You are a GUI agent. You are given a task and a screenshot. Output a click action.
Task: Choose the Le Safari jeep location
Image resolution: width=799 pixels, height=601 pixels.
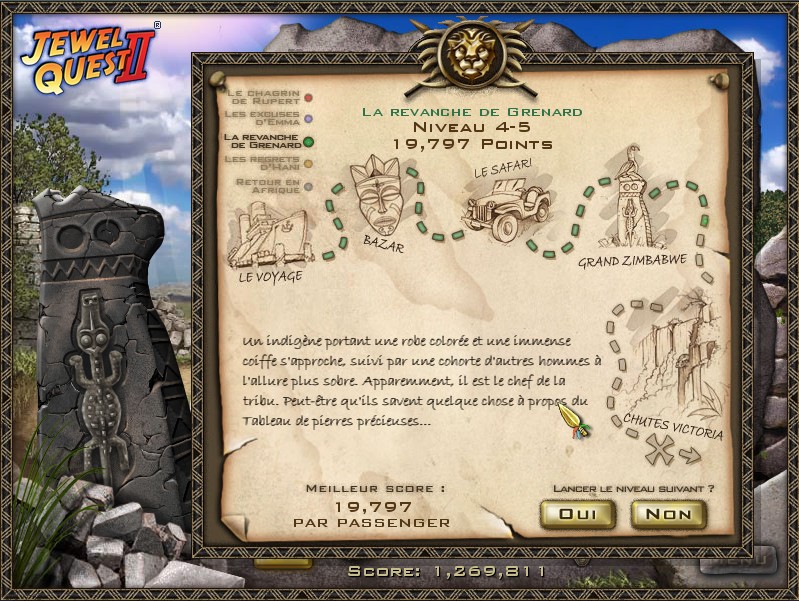506,204
